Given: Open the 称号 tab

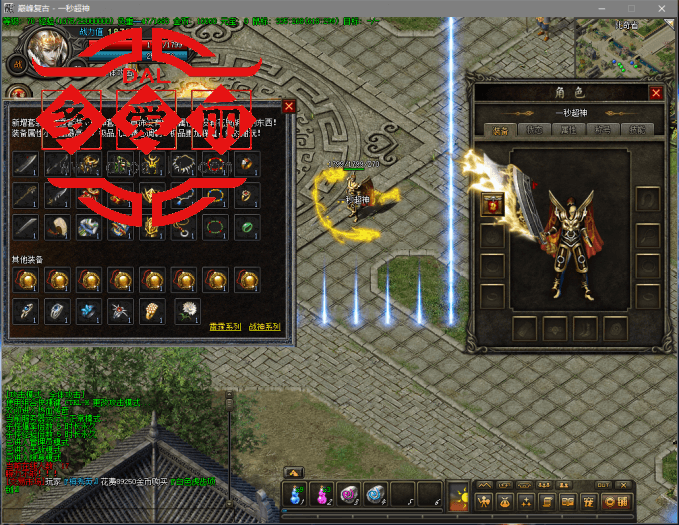Looking at the screenshot, I should point(604,130).
